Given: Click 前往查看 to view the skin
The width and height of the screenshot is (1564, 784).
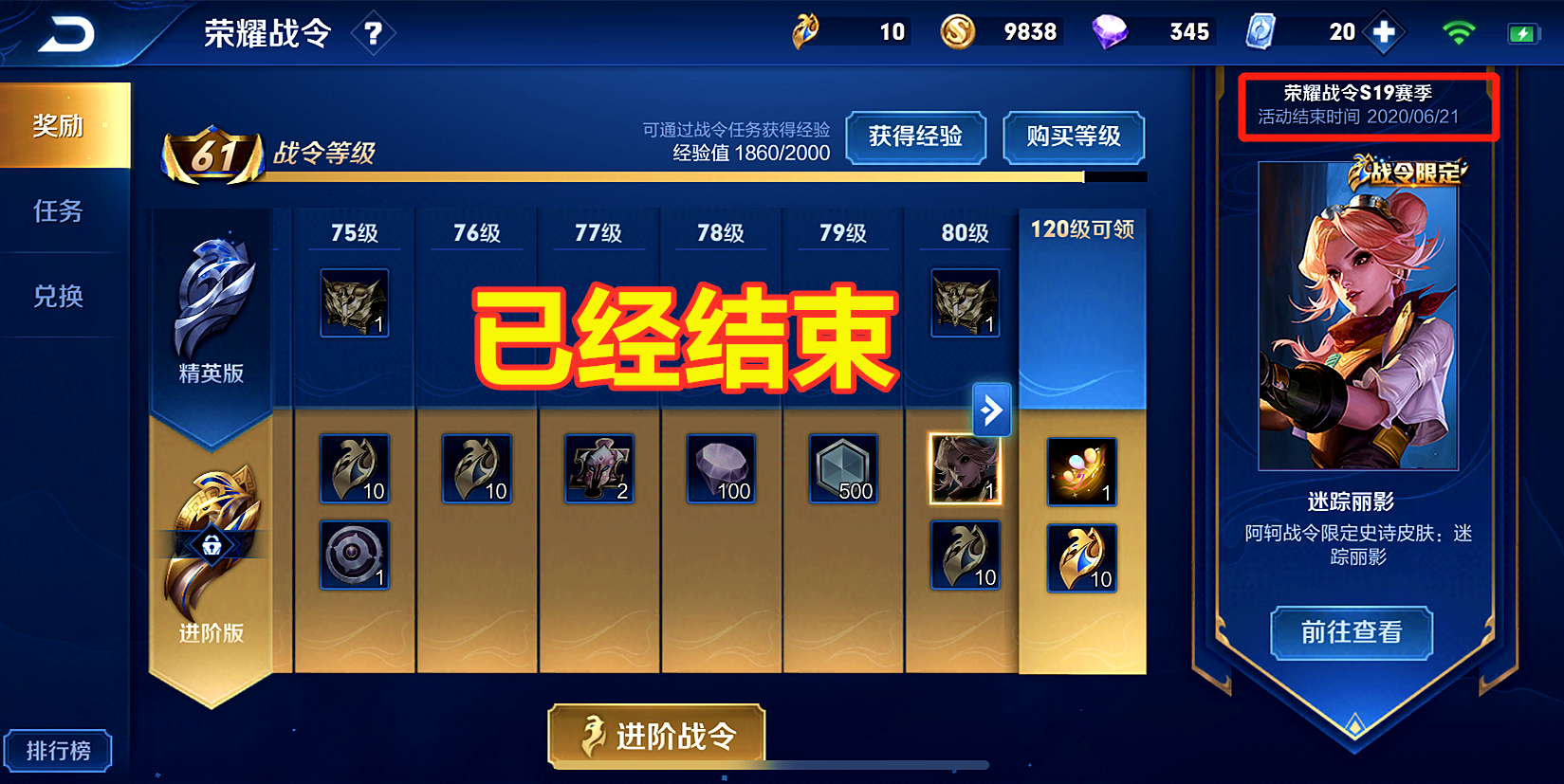Looking at the screenshot, I should [1352, 632].
